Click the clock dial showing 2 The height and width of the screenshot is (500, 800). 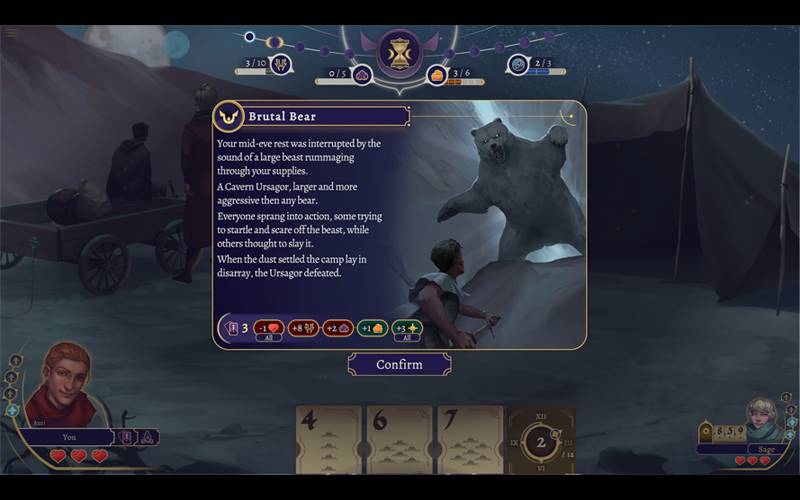541,441
